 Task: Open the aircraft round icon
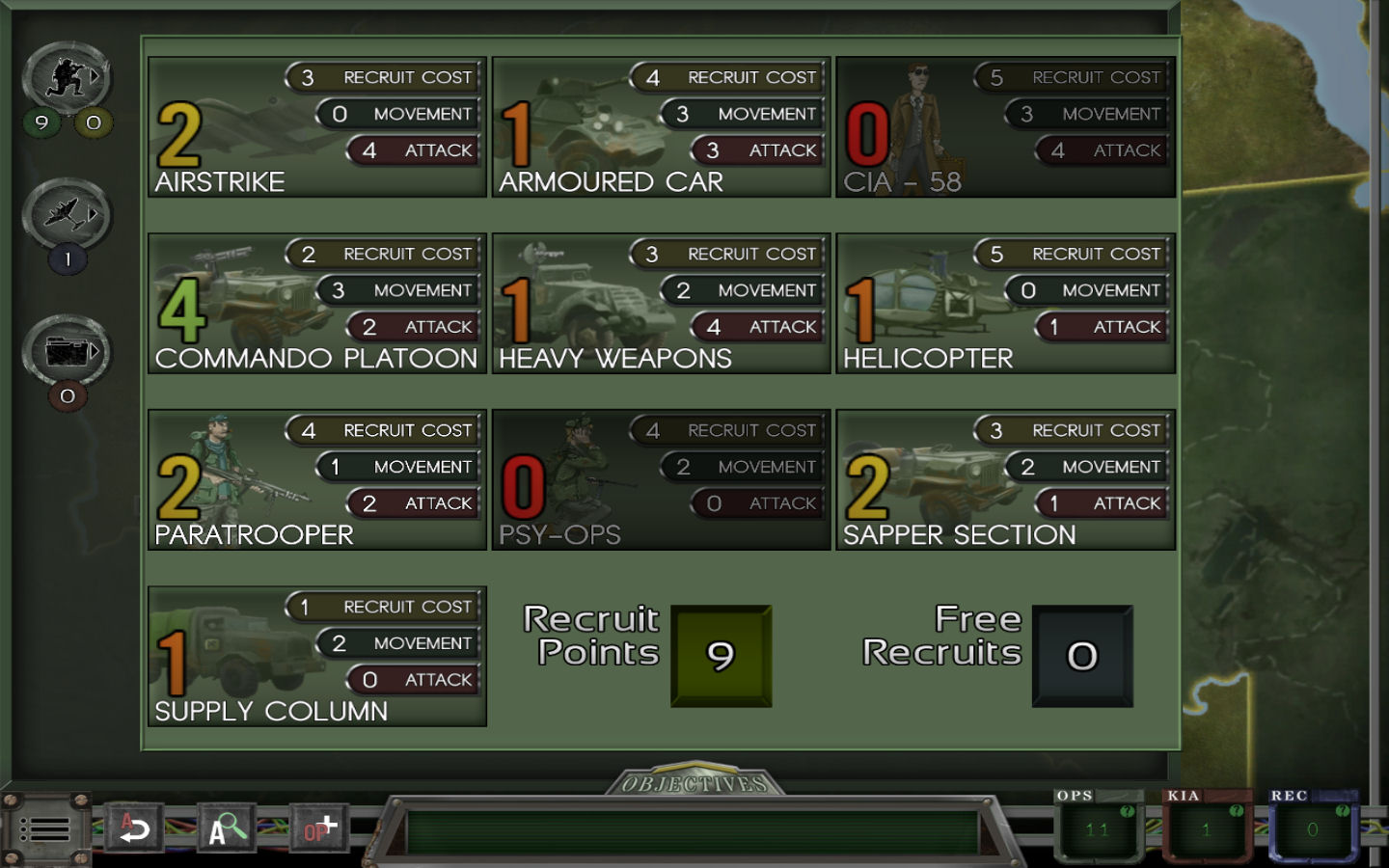[68, 214]
